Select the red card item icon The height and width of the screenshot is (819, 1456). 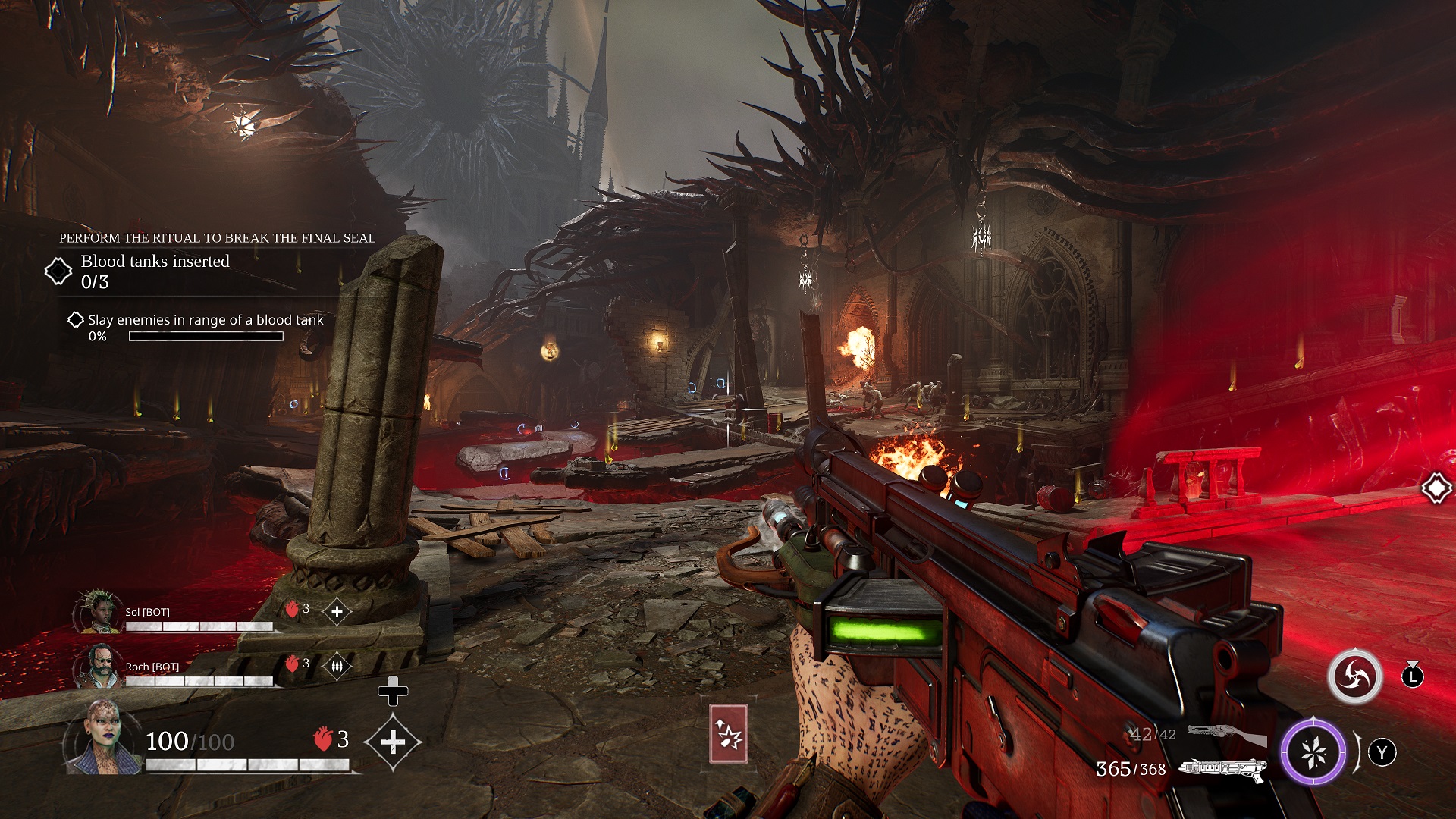(728, 733)
